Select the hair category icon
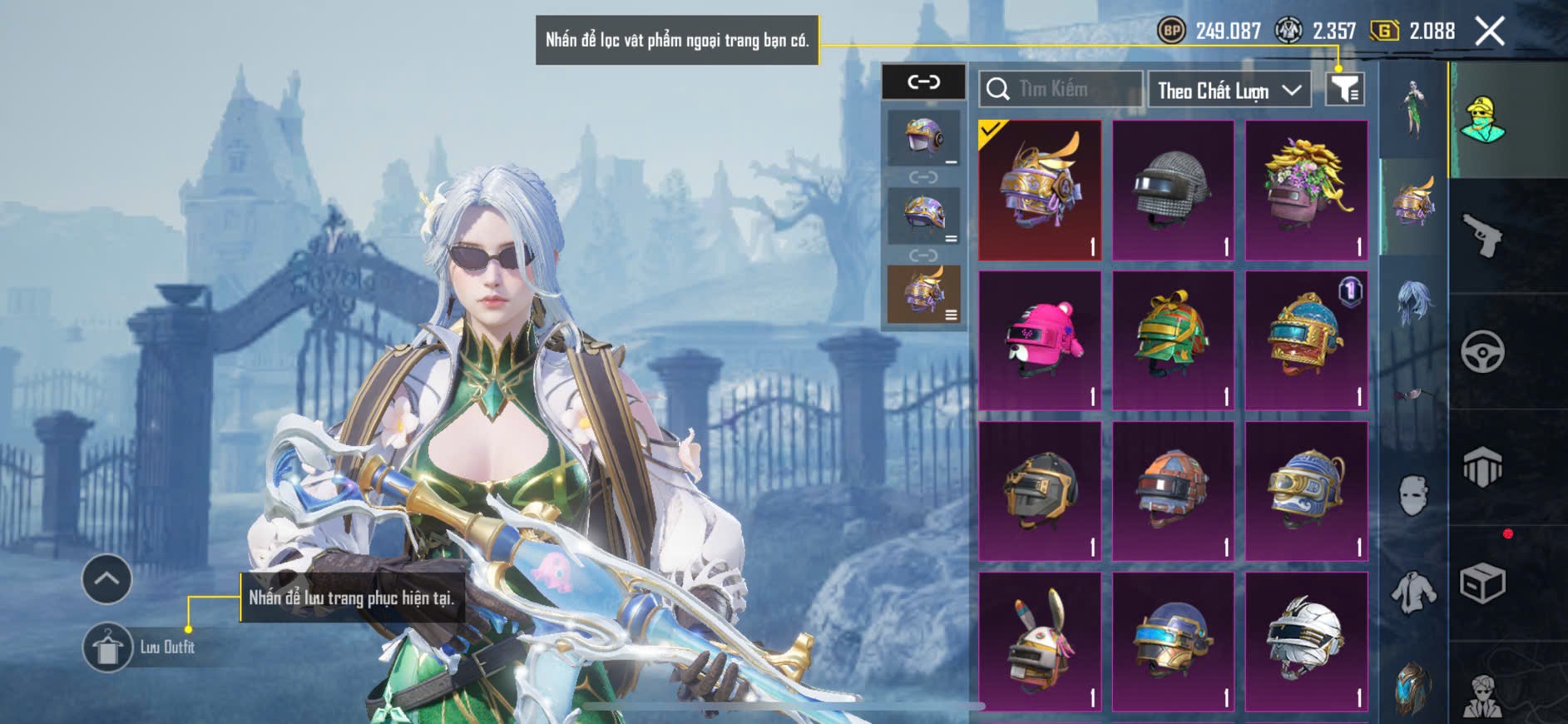1568x724 pixels. 1413,301
